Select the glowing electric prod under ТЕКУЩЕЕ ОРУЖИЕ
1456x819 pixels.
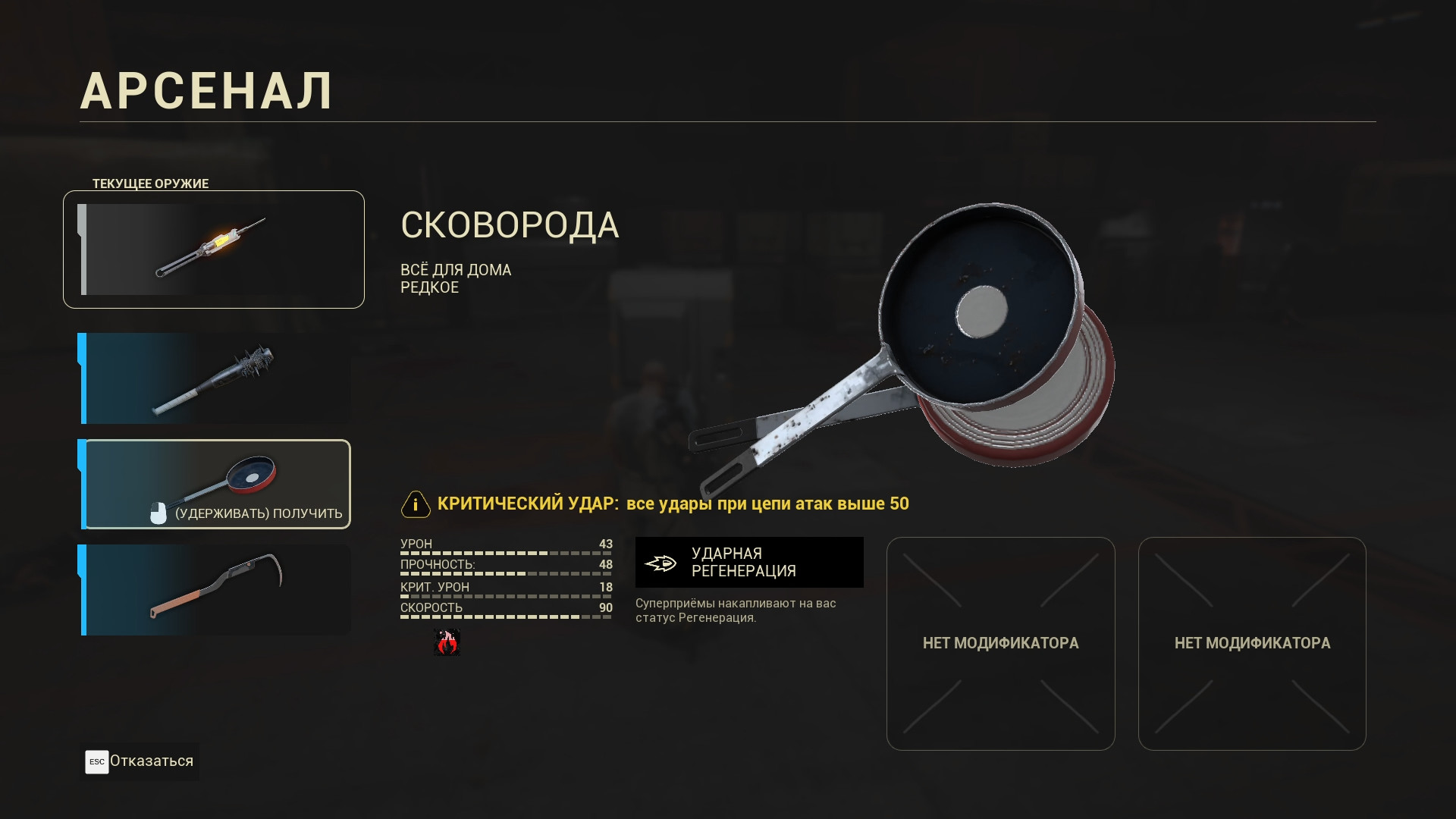[x=213, y=249]
